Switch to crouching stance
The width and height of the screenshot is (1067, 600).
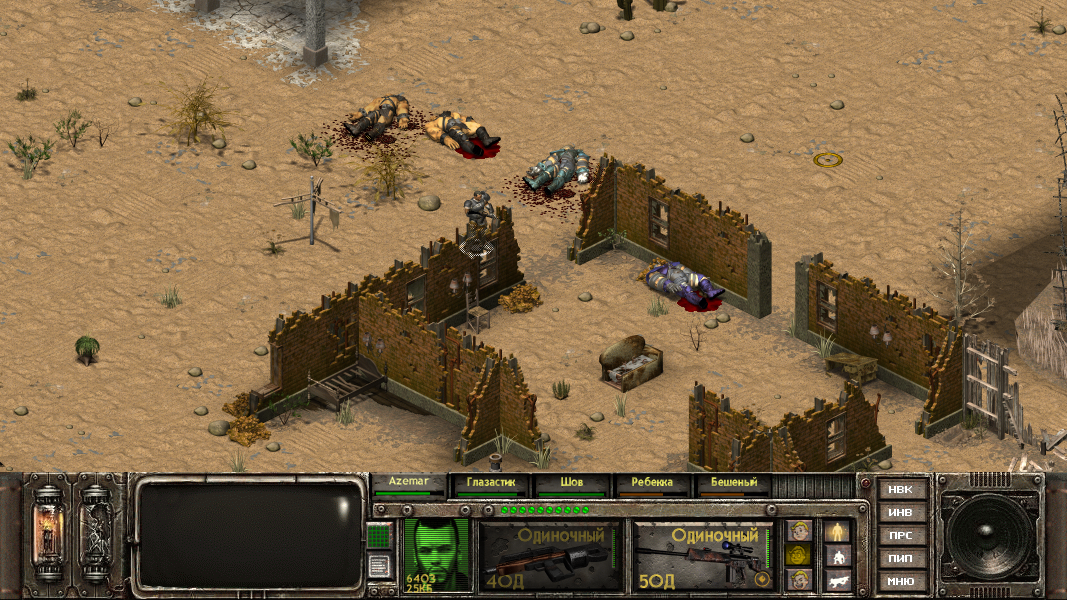[x=836, y=556]
